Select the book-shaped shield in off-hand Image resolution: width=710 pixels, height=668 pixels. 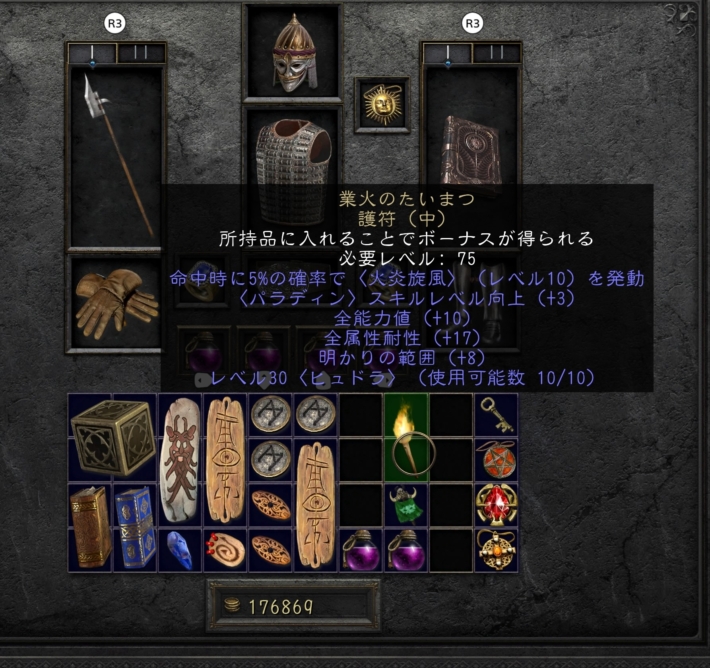click(x=471, y=150)
